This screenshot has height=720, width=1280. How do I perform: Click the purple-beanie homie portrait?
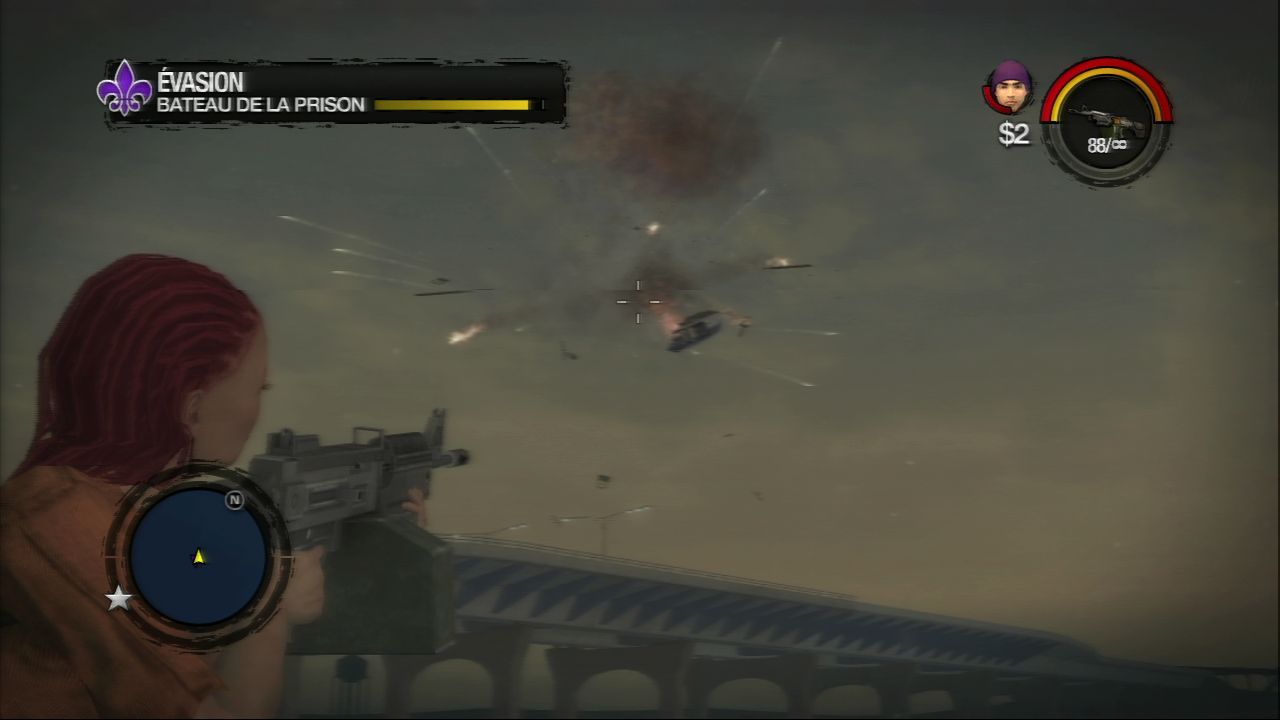point(1009,87)
